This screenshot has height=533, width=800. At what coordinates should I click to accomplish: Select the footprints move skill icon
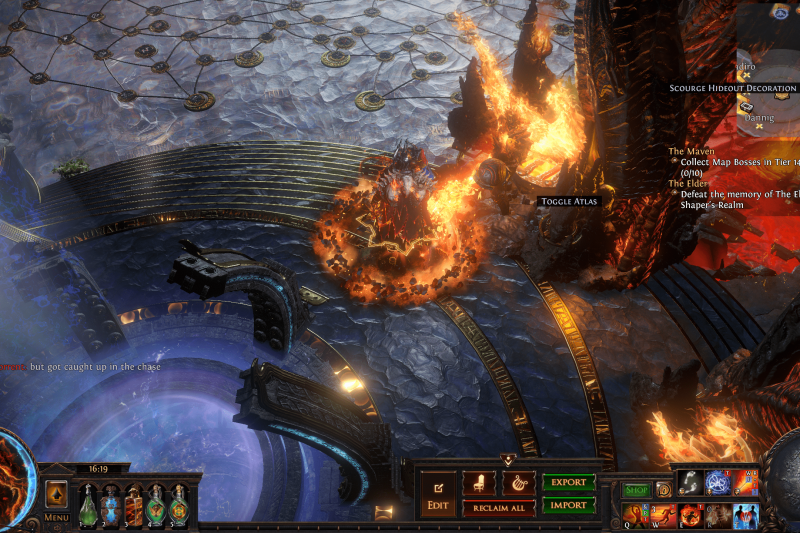(690, 482)
